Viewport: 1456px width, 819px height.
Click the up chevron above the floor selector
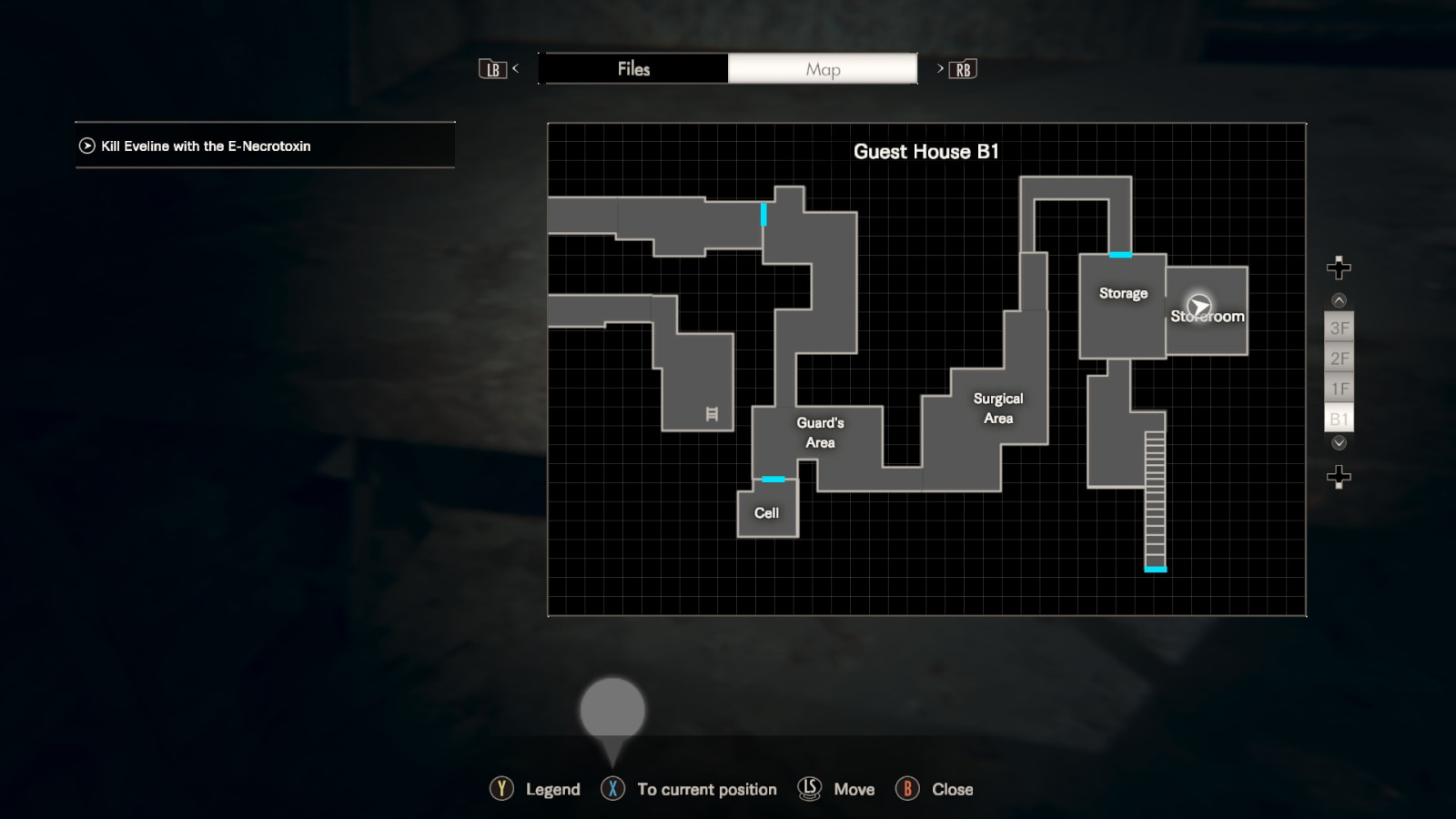[1338, 299]
